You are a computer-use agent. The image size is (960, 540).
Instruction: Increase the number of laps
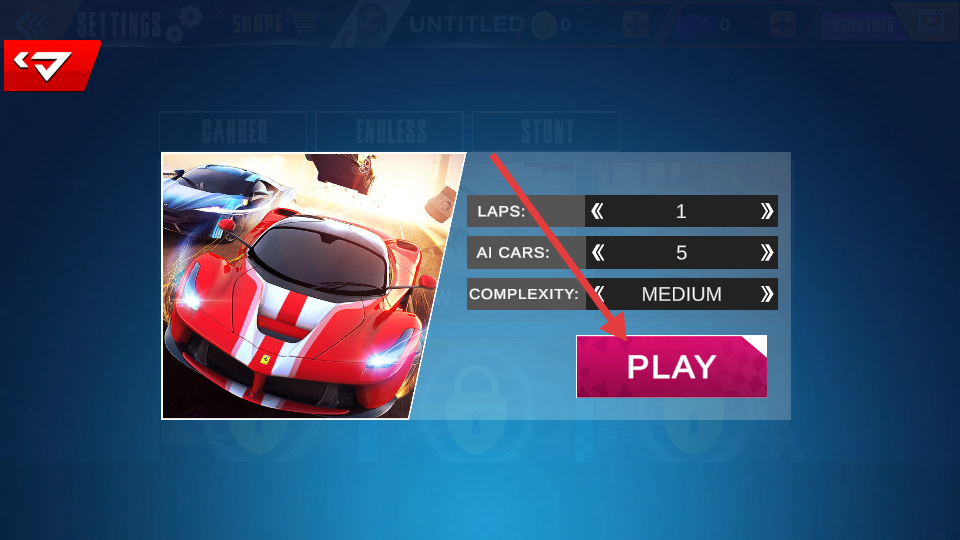point(766,211)
